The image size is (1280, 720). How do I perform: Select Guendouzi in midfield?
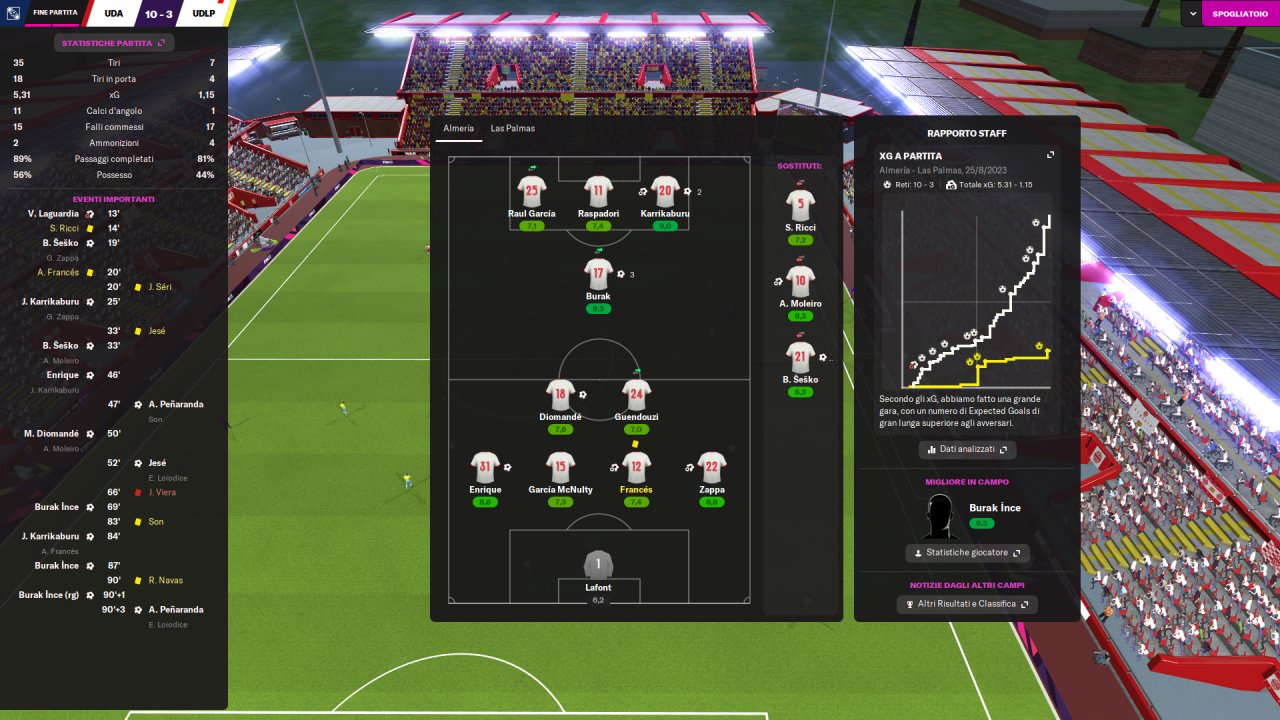coord(636,393)
